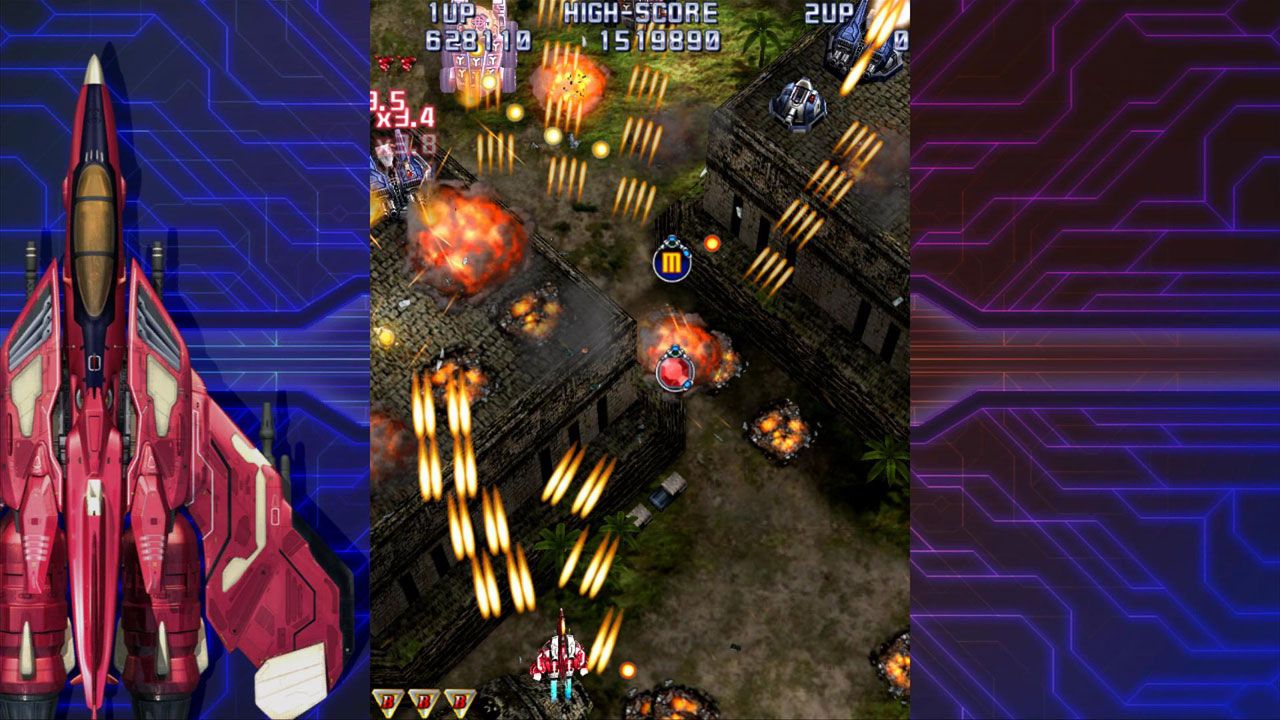Click the red gem medal item
1280x720 pixels.
tap(676, 376)
